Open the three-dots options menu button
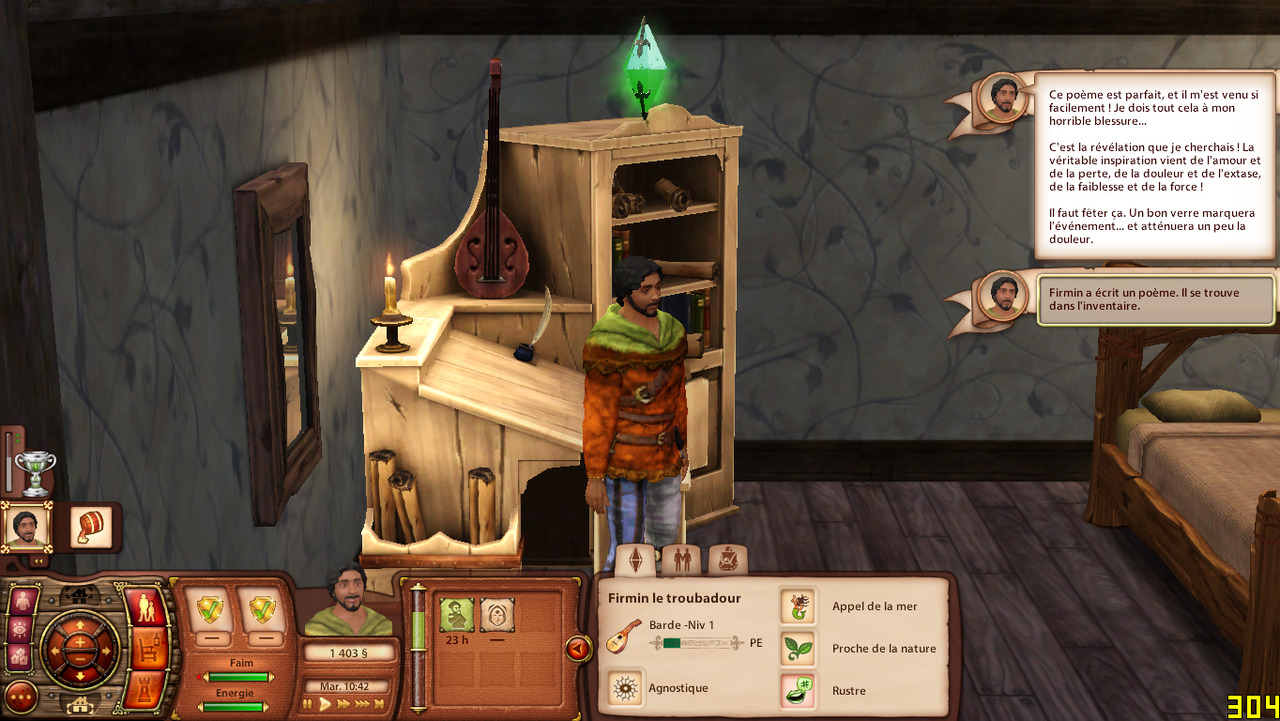 (21, 696)
